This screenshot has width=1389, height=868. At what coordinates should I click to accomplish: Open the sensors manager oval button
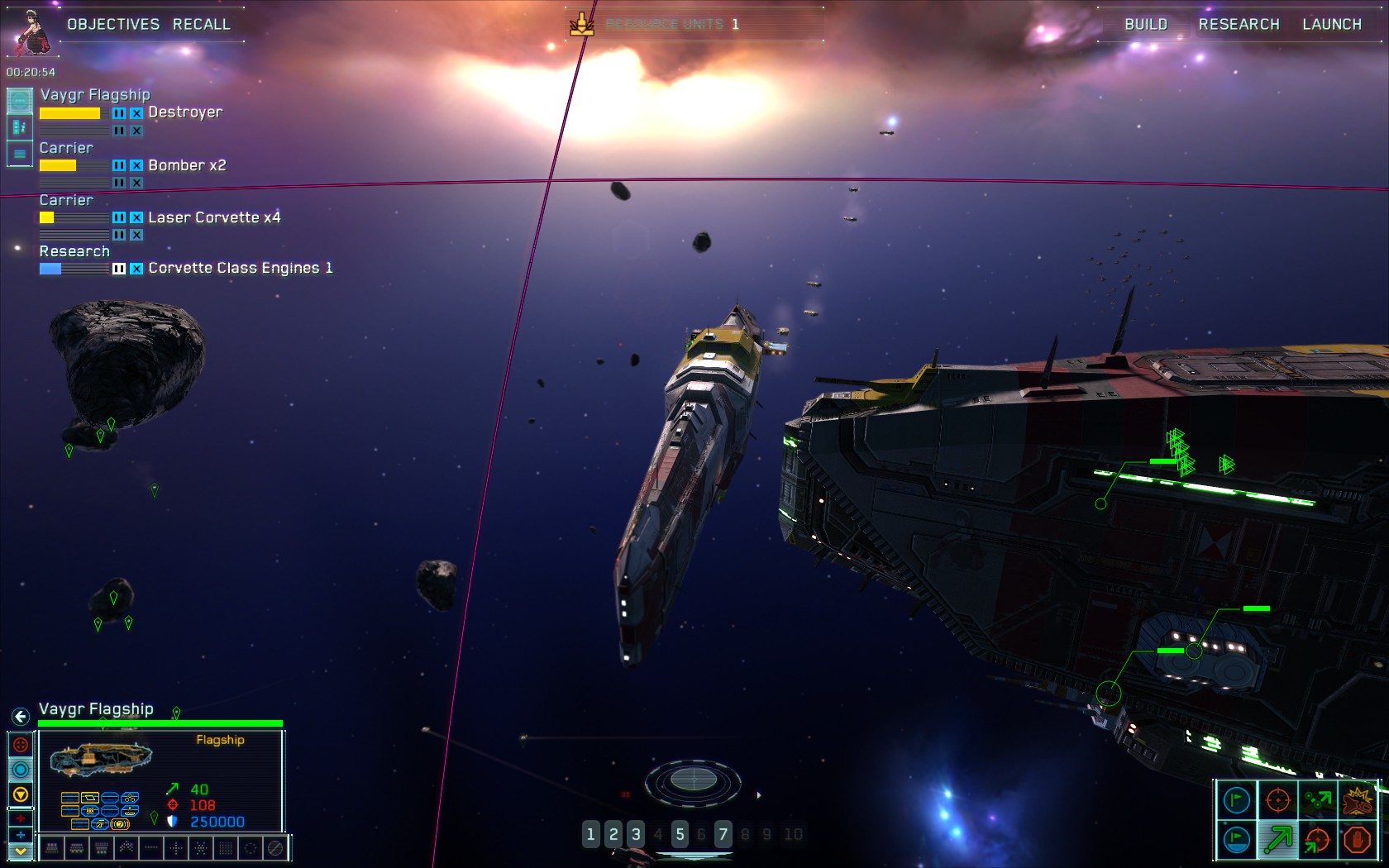click(693, 779)
